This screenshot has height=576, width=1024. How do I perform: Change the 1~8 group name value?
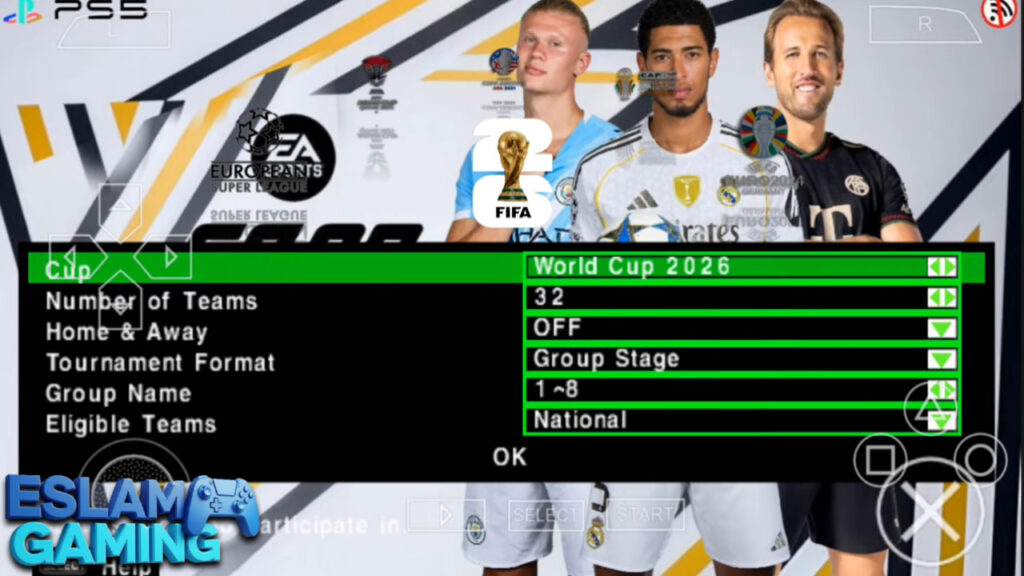pyautogui.click(x=741, y=390)
